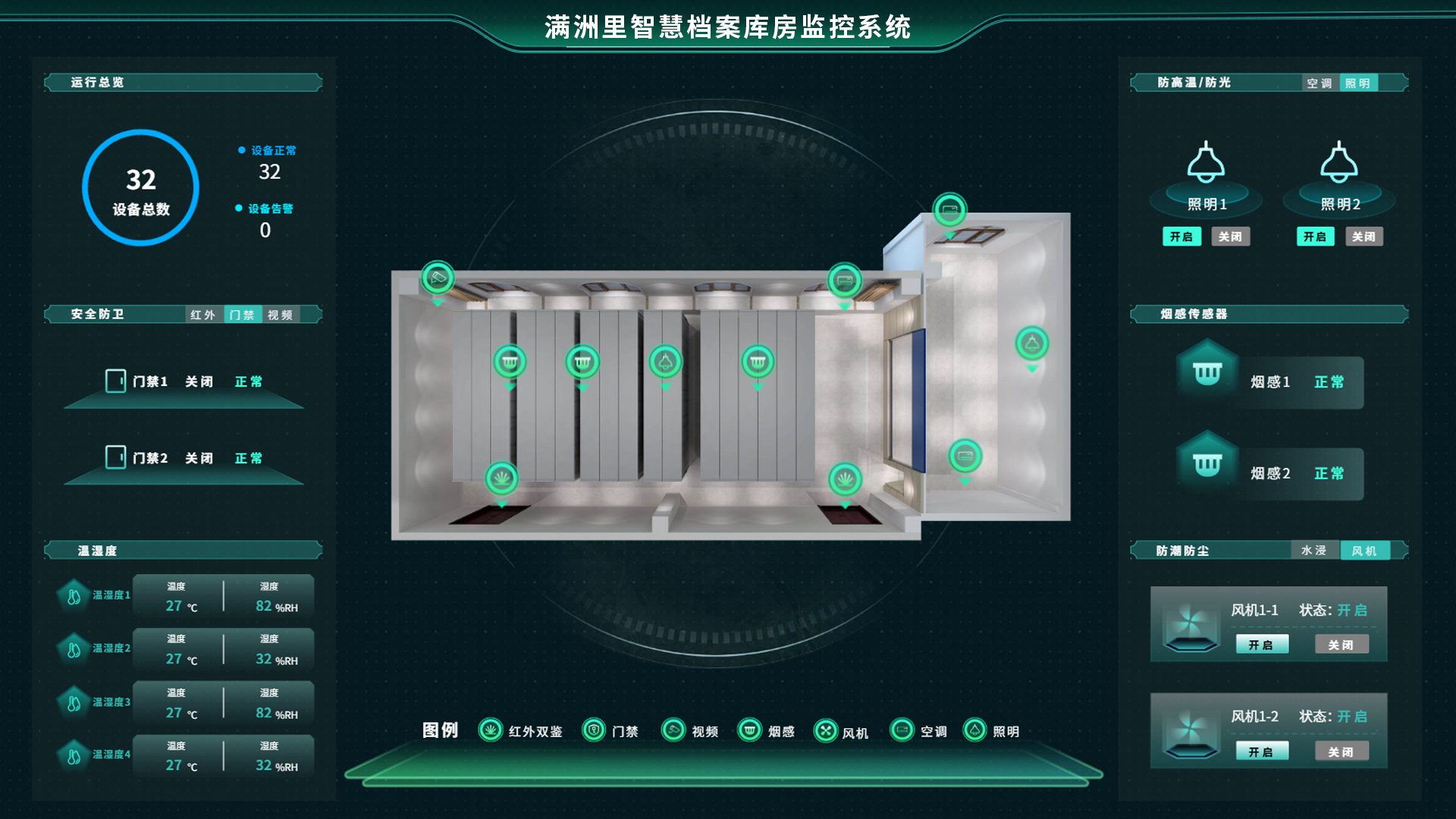
Task: Select the 门禁 security tab
Action: [x=243, y=315]
